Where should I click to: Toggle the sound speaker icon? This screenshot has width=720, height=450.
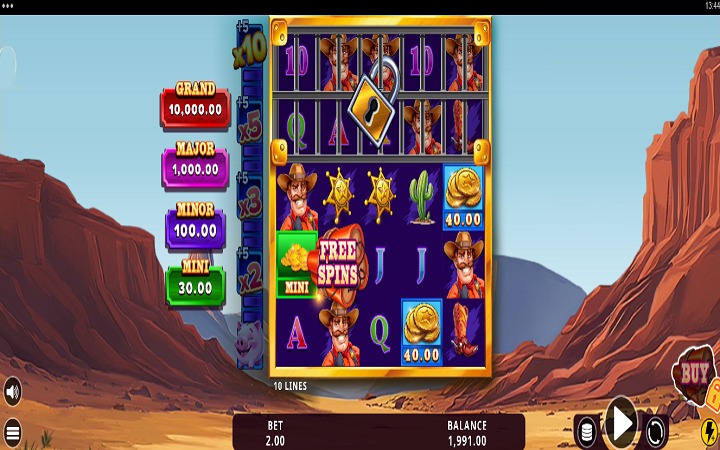pos(12,389)
